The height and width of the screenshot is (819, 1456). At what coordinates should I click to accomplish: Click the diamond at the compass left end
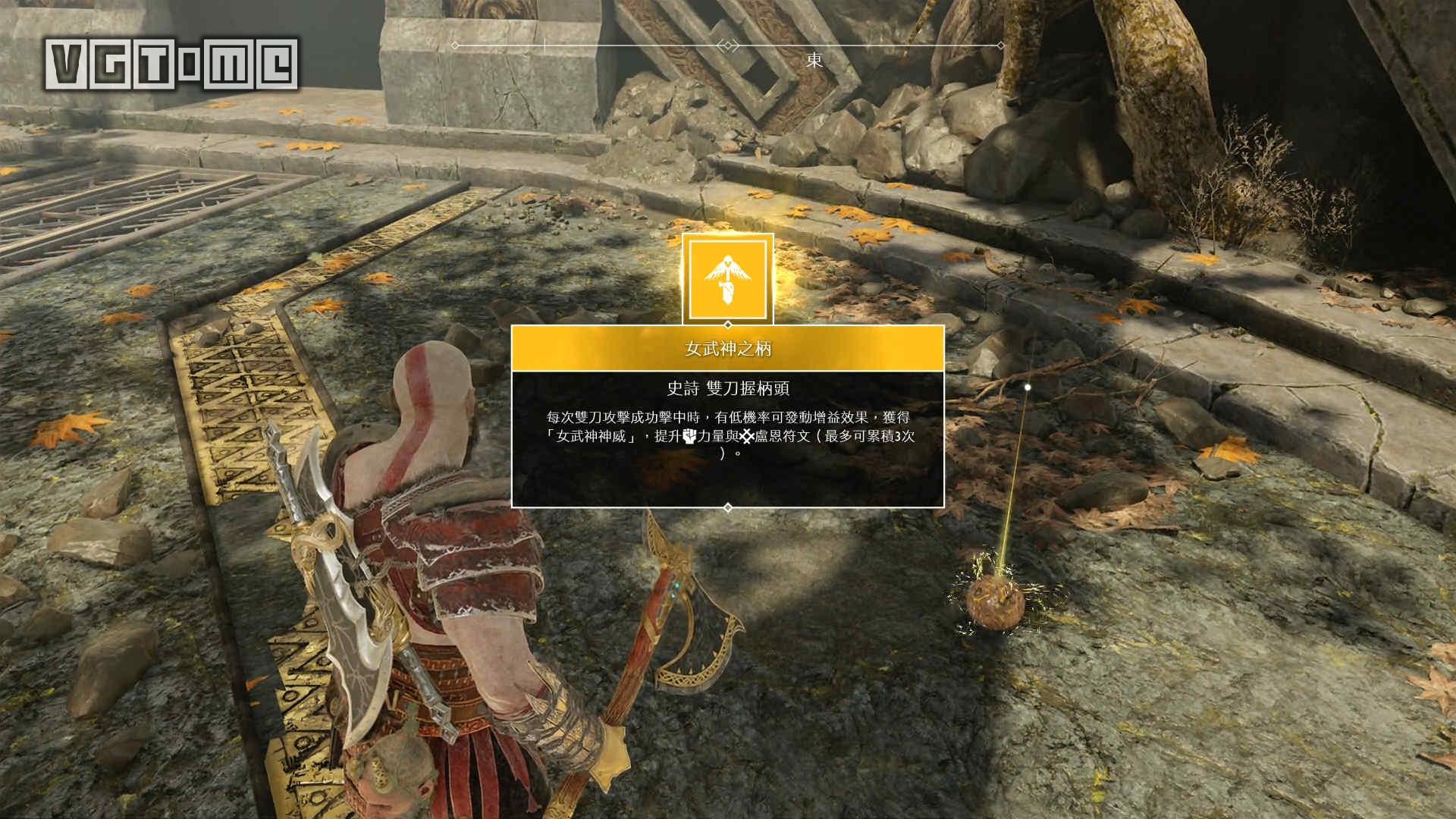(x=454, y=45)
